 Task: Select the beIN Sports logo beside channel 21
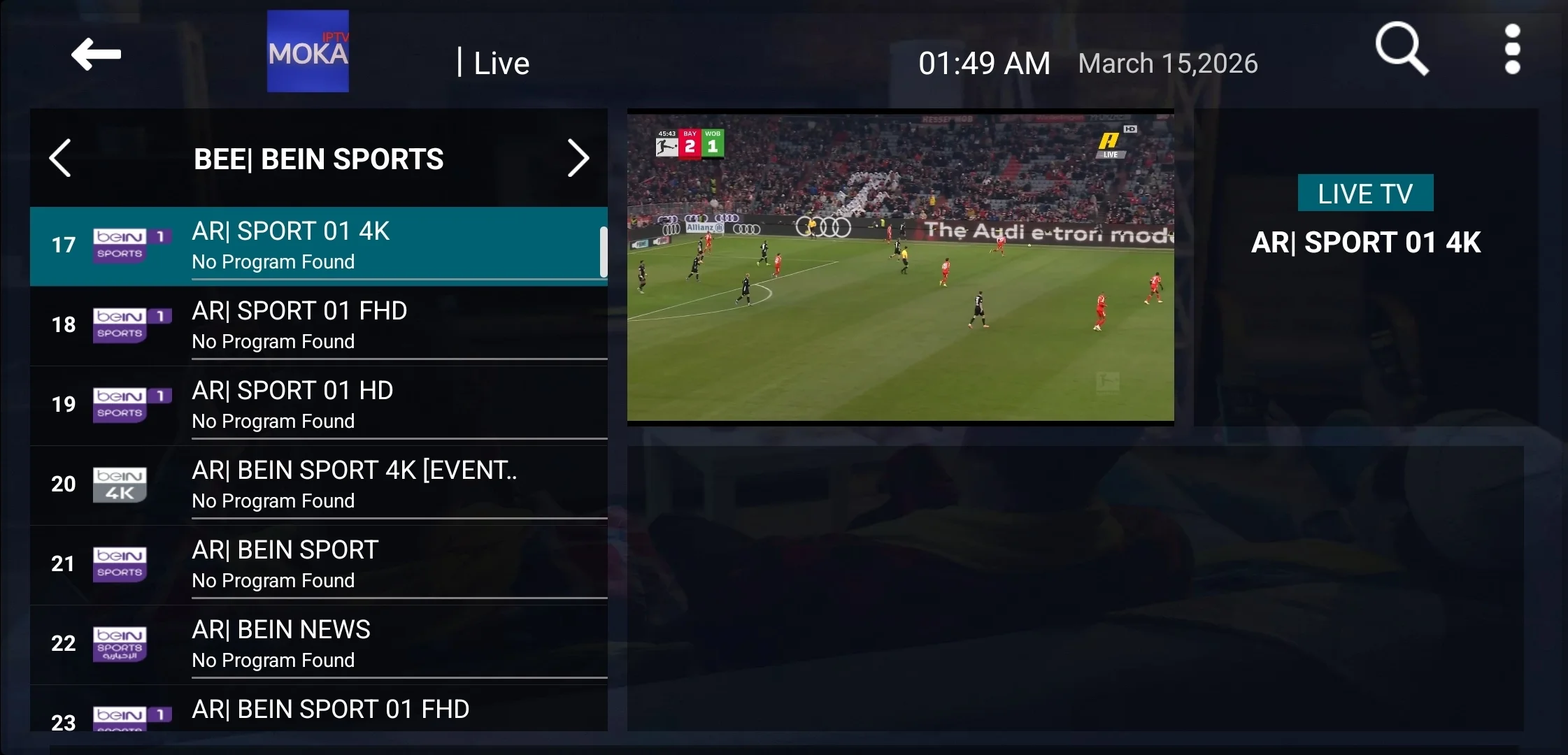pos(120,563)
